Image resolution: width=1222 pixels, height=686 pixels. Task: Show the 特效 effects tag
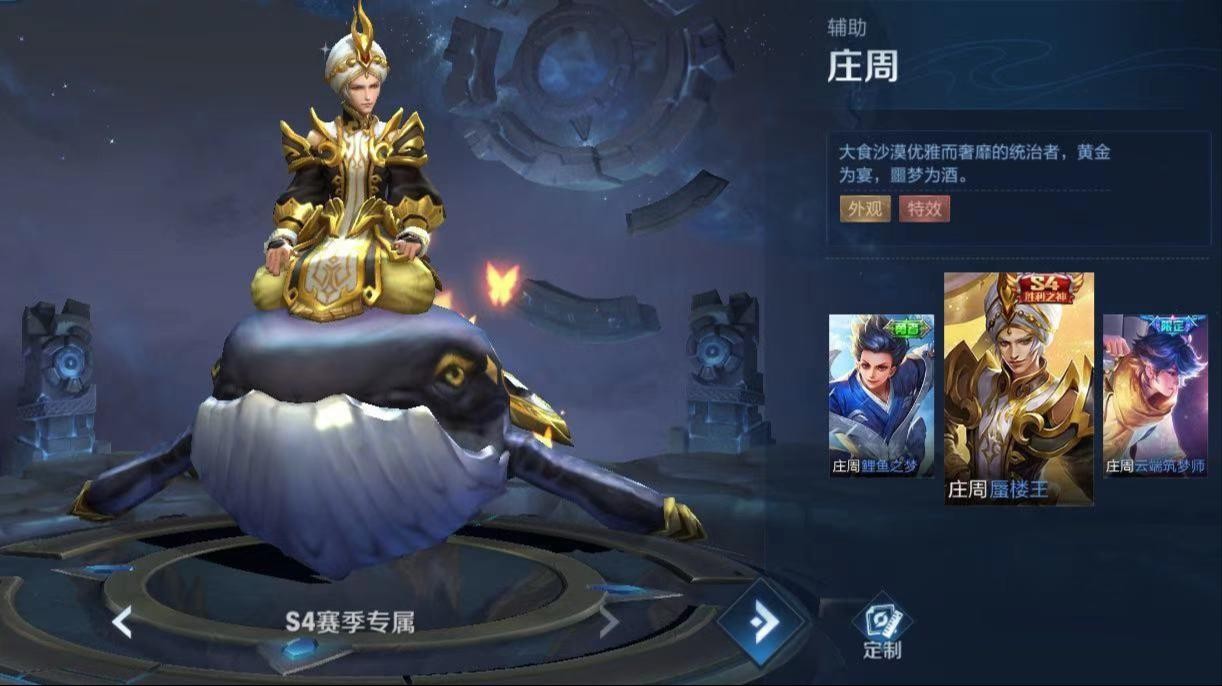pyautogui.click(x=924, y=209)
